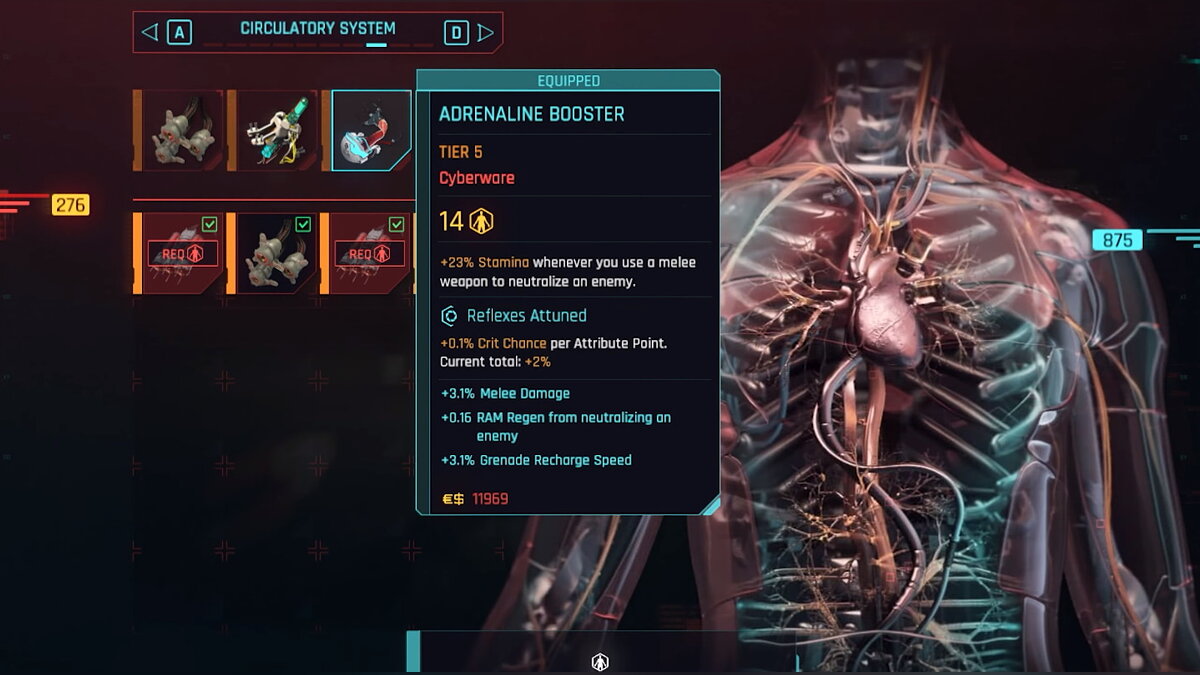Choose the pod-cluster cyberware without a checkmark

182,132
